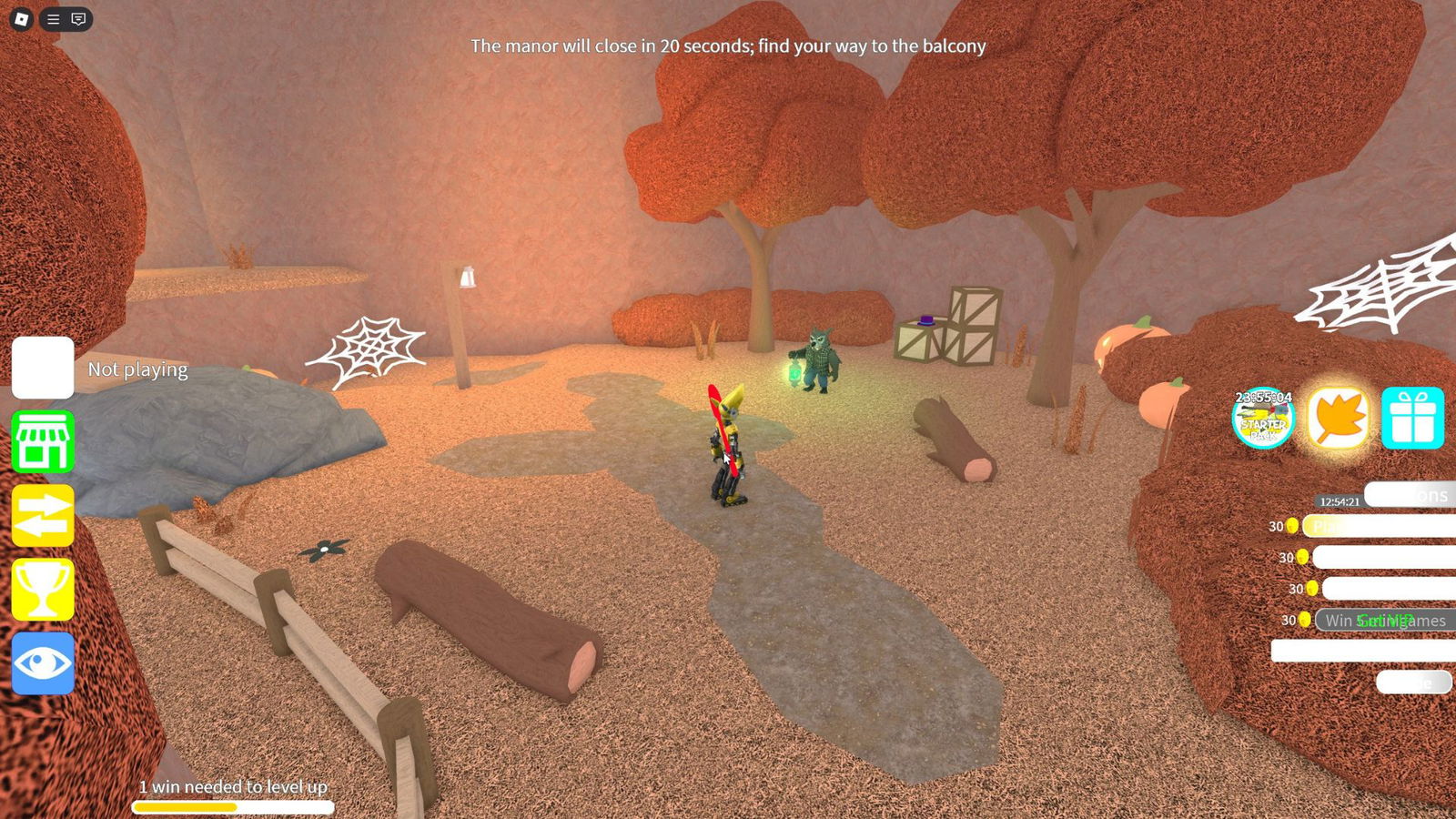Click the white Not playing status box
This screenshot has height=819, width=1456.
click(x=43, y=368)
